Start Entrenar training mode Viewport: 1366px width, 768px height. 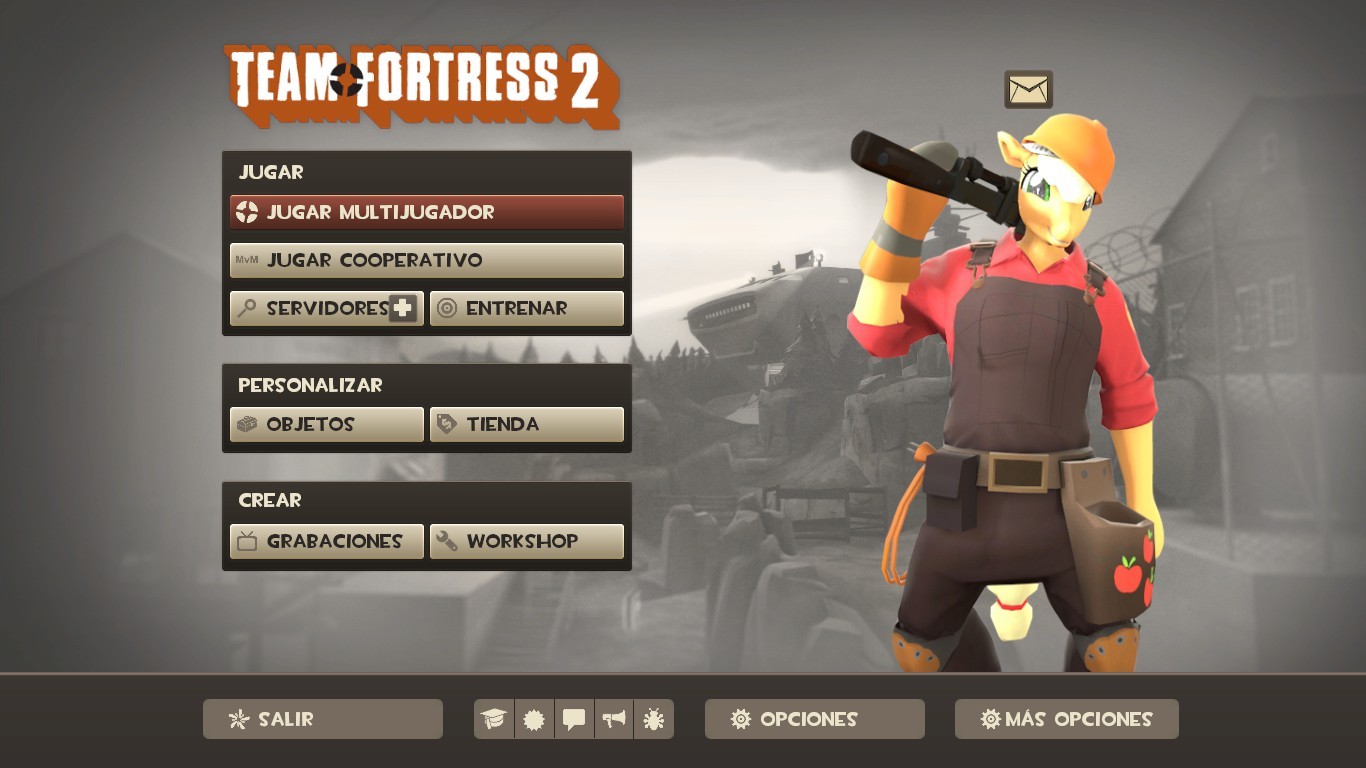pyautogui.click(x=527, y=308)
